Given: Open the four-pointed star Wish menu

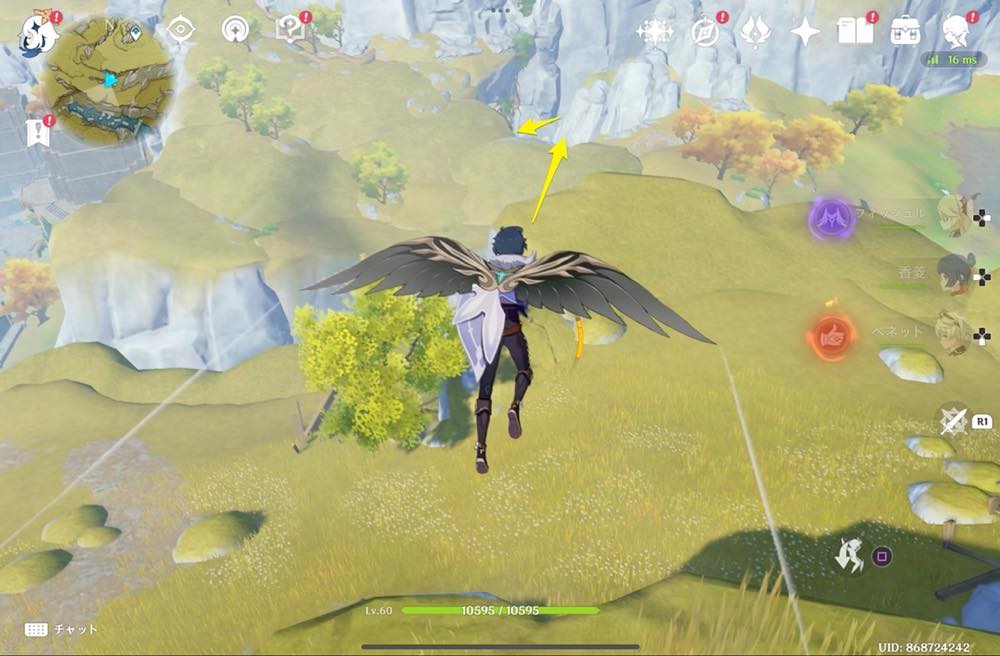Looking at the screenshot, I should click(804, 33).
